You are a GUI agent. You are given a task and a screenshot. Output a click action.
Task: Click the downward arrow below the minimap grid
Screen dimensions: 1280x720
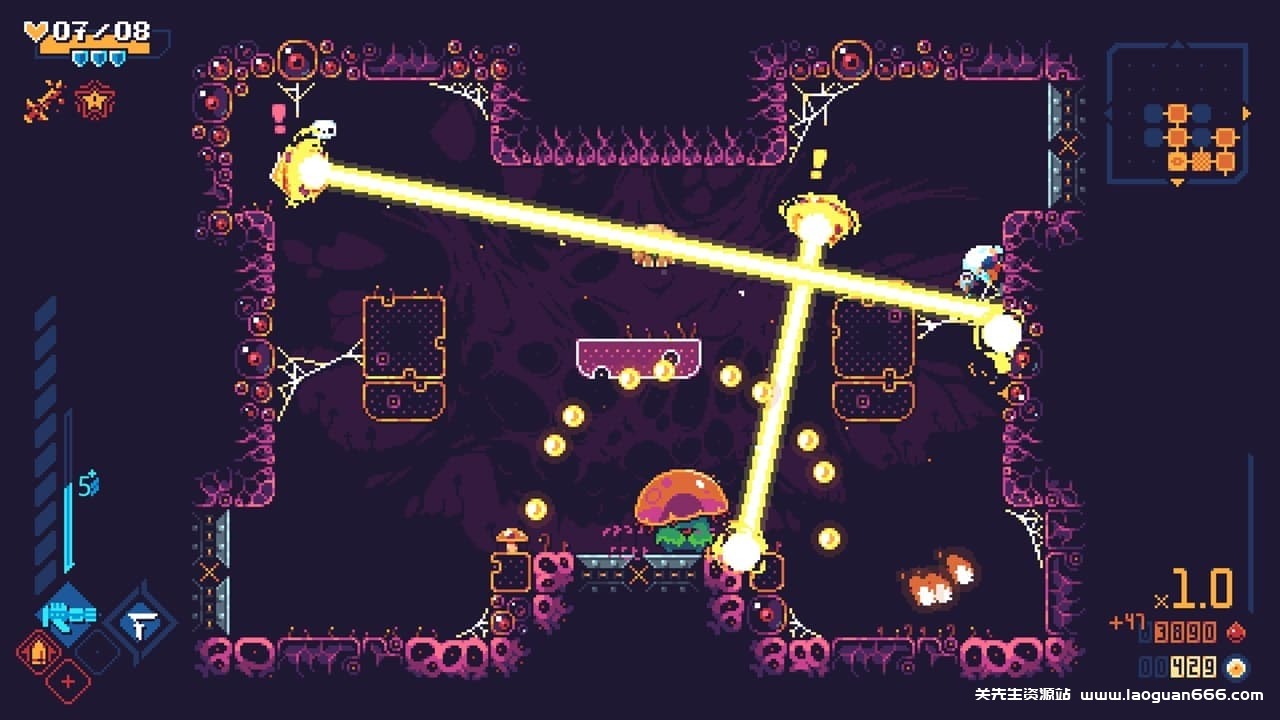(1176, 181)
